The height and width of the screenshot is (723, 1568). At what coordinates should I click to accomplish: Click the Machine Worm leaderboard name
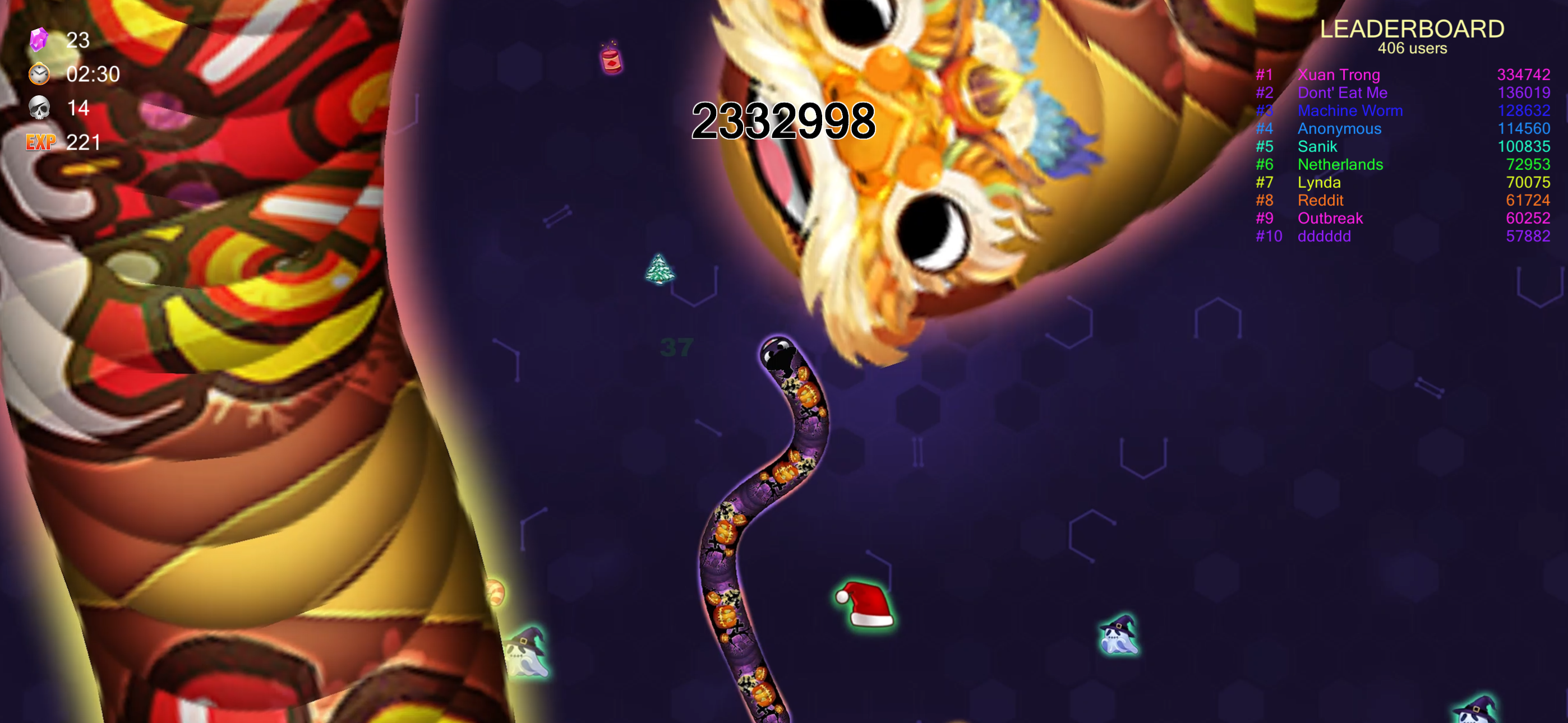1351,111
